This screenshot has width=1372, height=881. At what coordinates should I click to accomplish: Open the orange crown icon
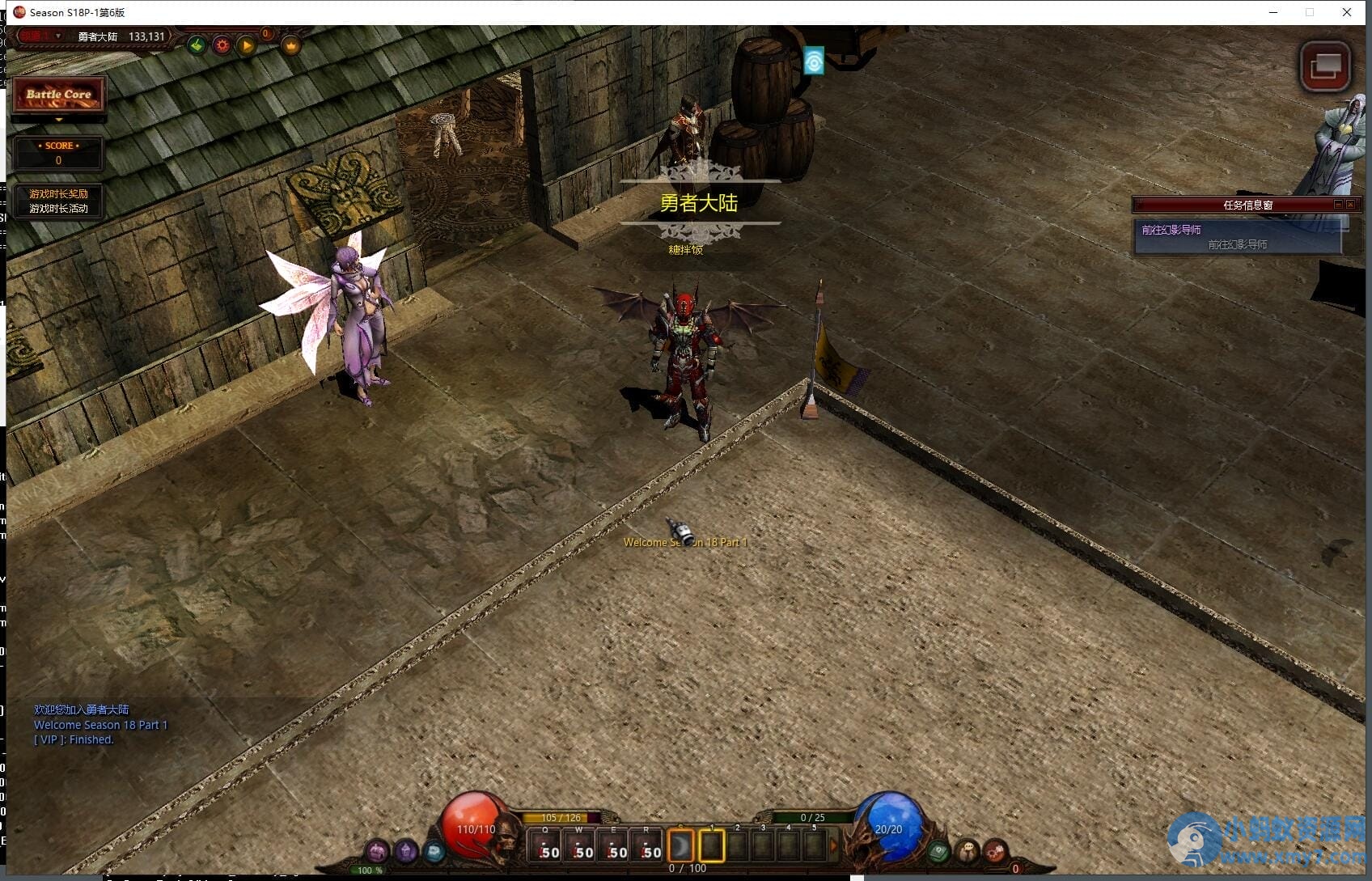(291, 45)
